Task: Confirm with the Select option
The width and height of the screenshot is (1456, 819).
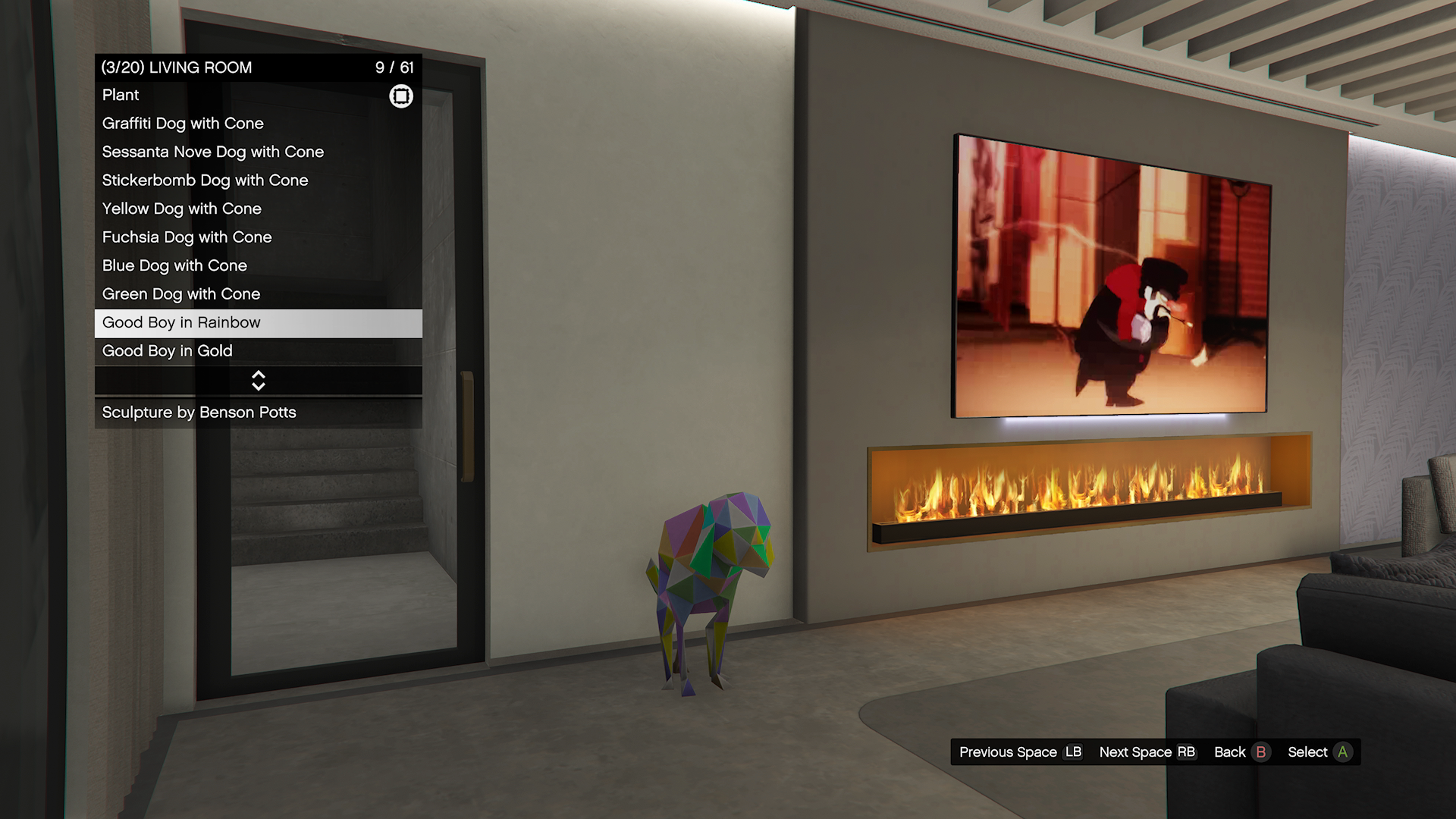Action: coord(1319,752)
